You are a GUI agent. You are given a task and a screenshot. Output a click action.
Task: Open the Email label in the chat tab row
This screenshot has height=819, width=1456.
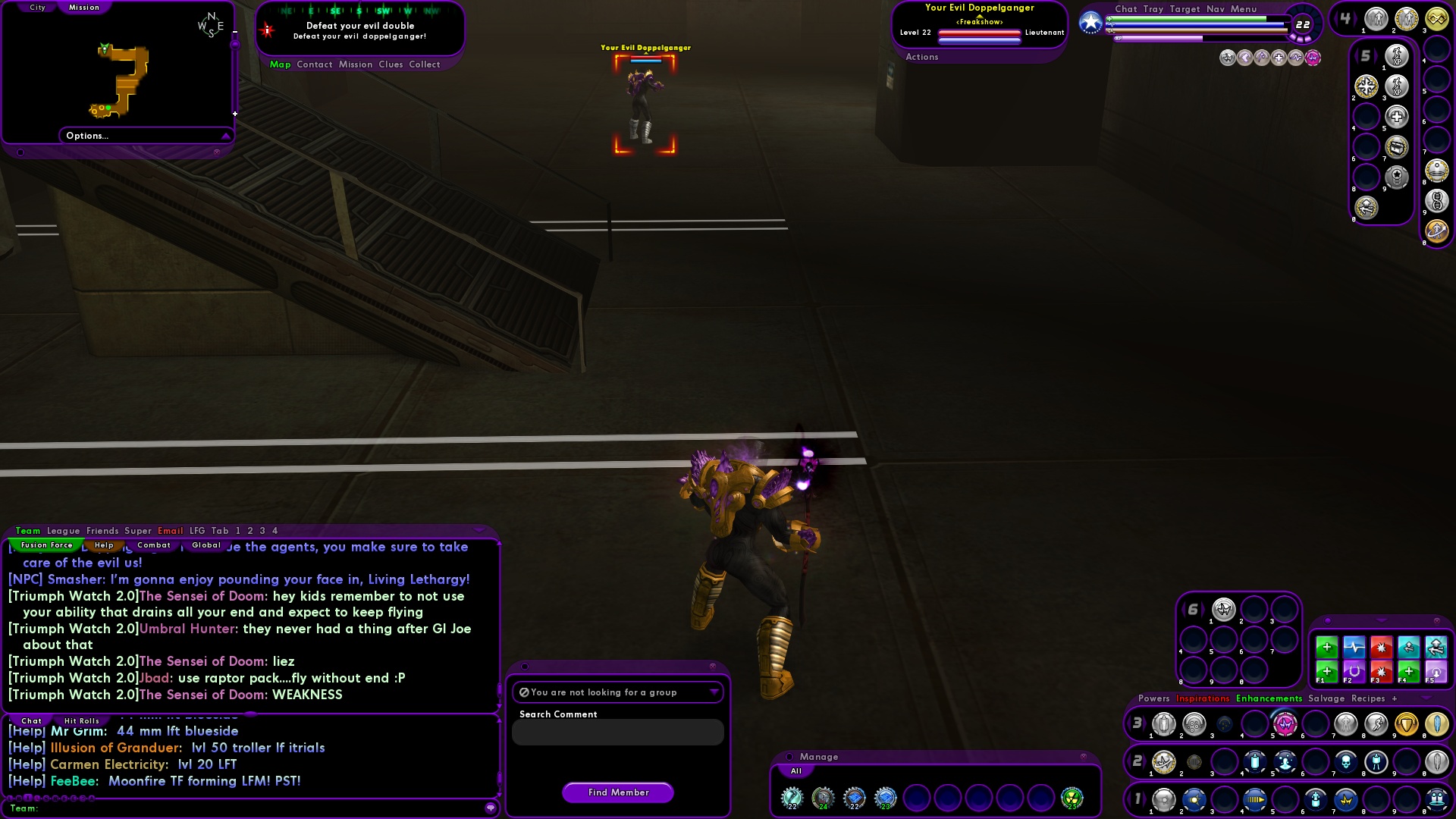[171, 531]
